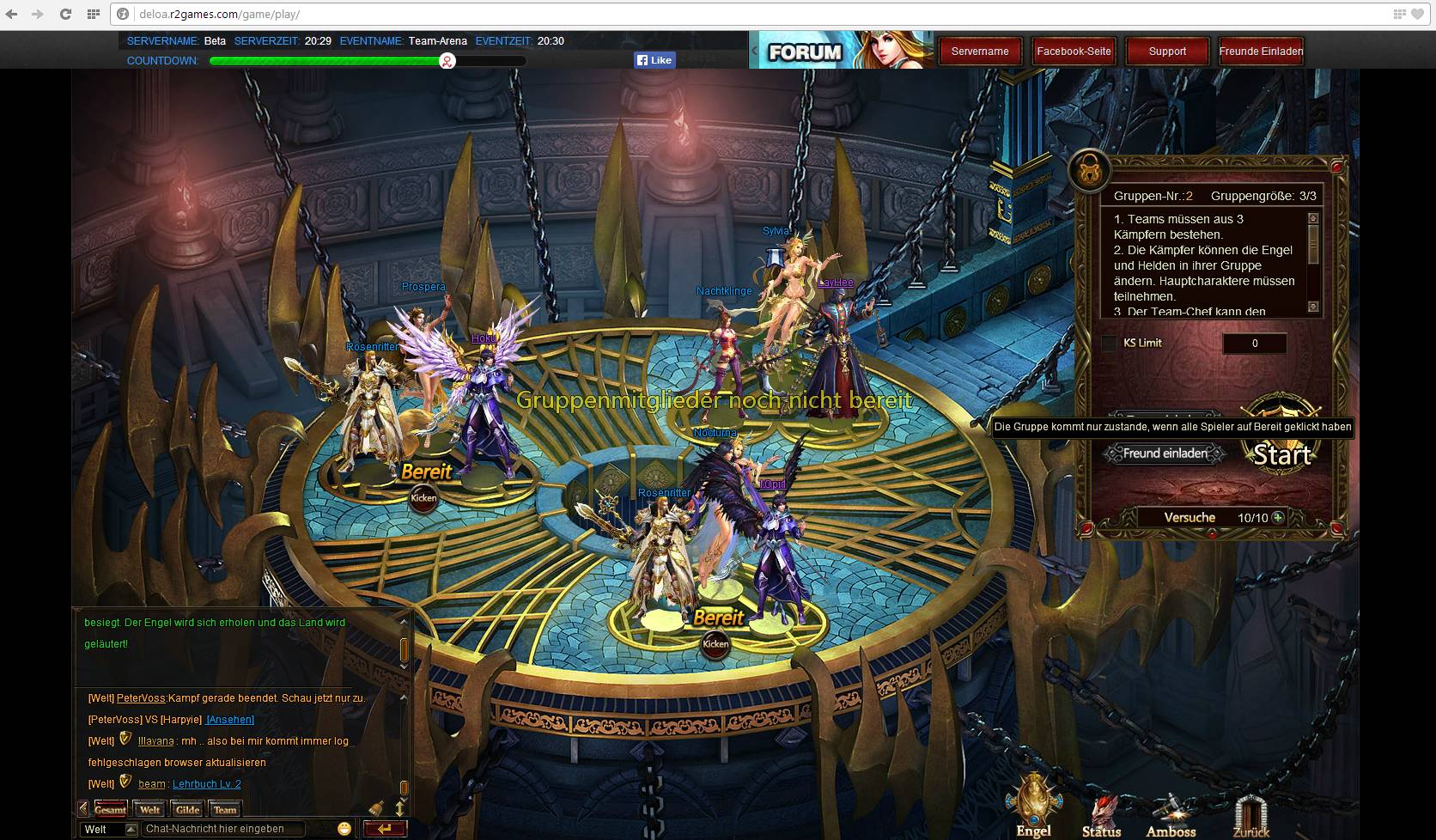Follow the Ansehen battle replay link
Image resolution: width=1436 pixels, height=840 pixels.
coord(230,720)
